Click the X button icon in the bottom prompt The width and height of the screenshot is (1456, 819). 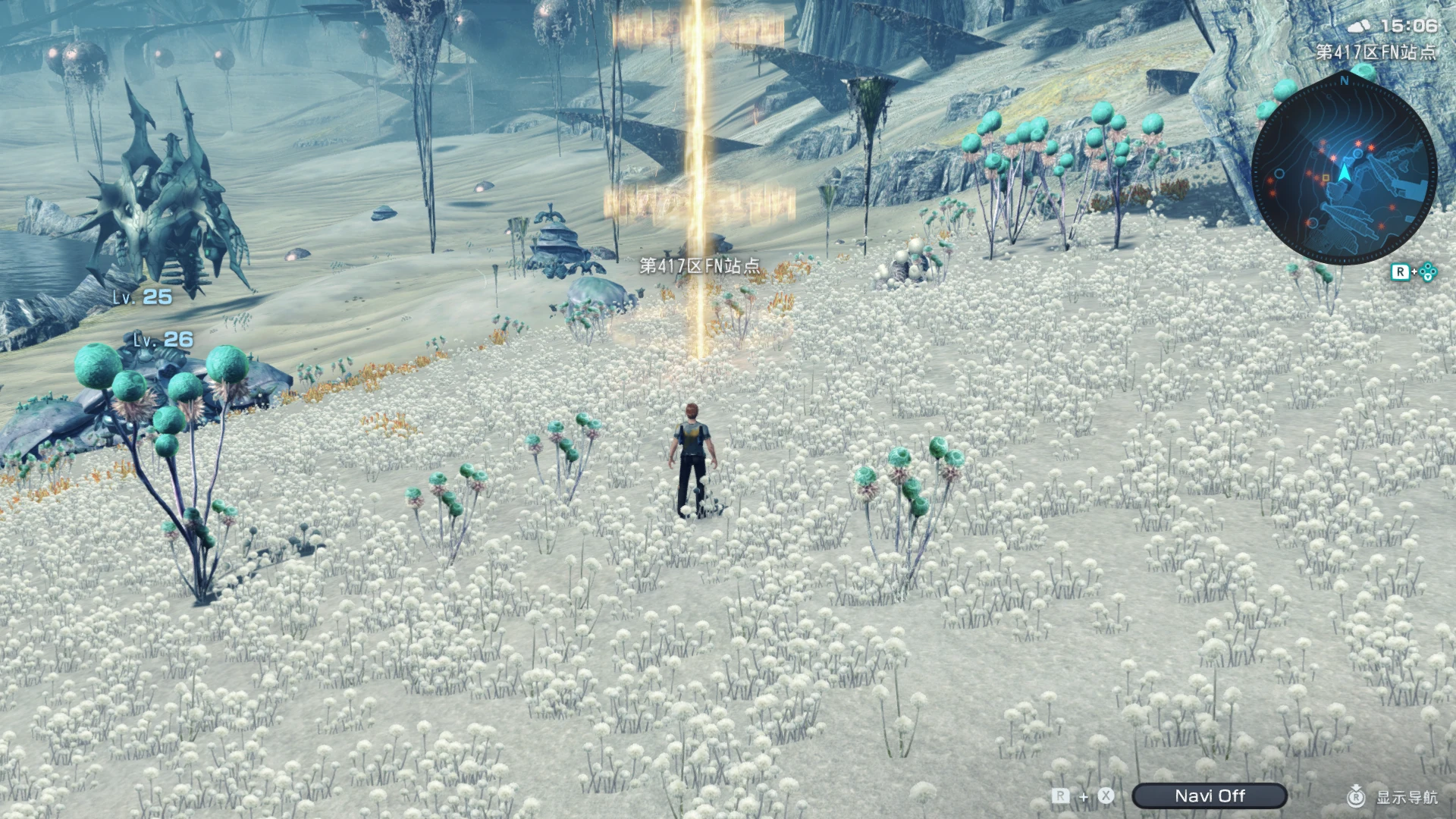pyautogui.click(x=1106, y=795)
